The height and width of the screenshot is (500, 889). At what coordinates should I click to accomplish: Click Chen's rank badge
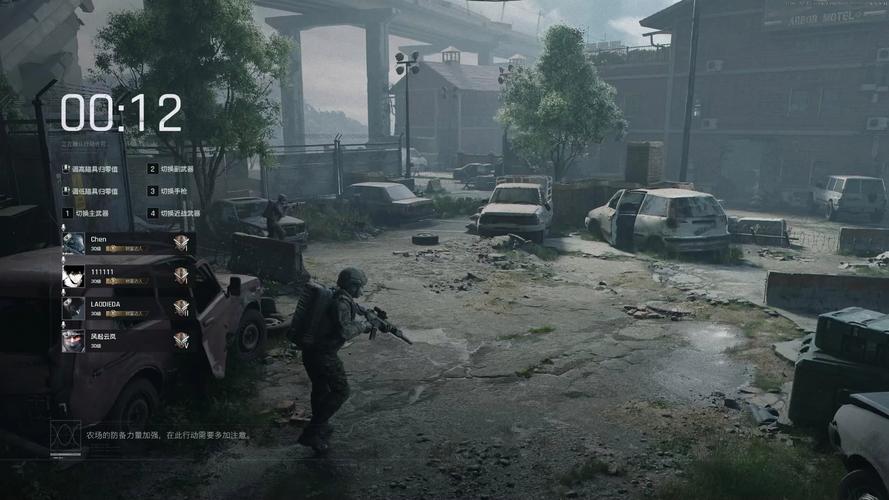point(181,243)
